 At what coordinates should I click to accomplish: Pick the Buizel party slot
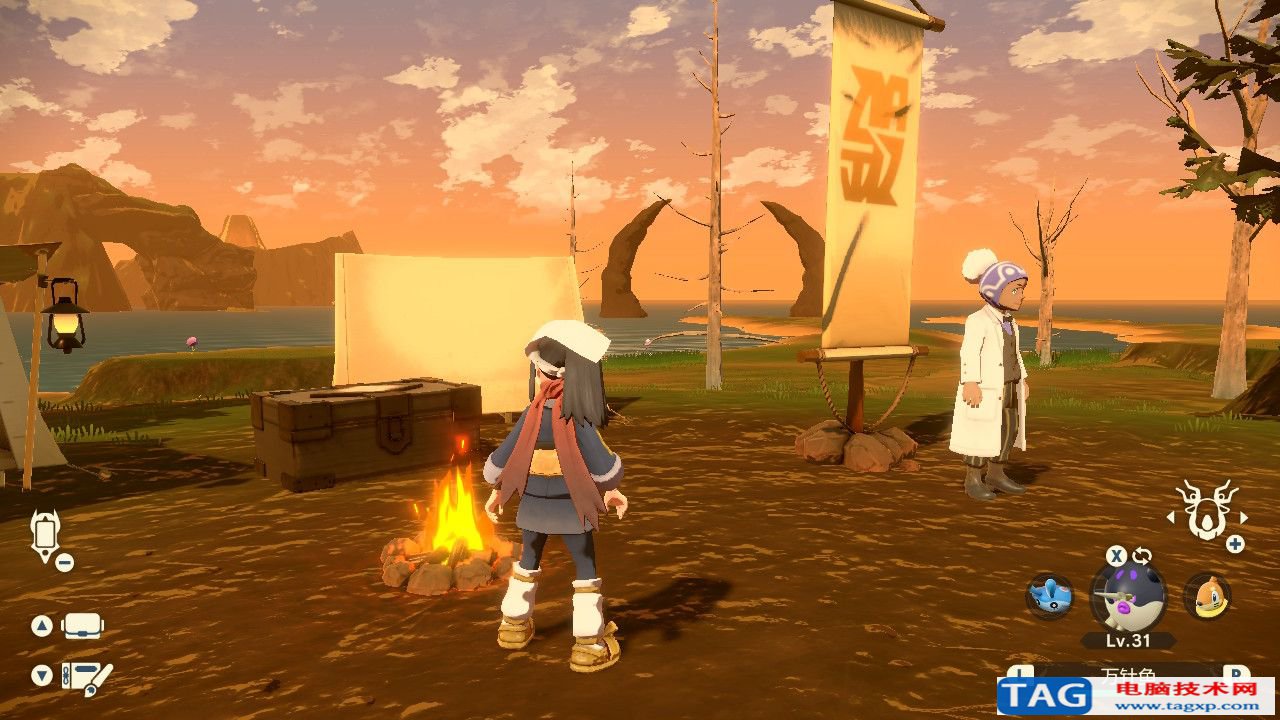[x=1206, y=596]
